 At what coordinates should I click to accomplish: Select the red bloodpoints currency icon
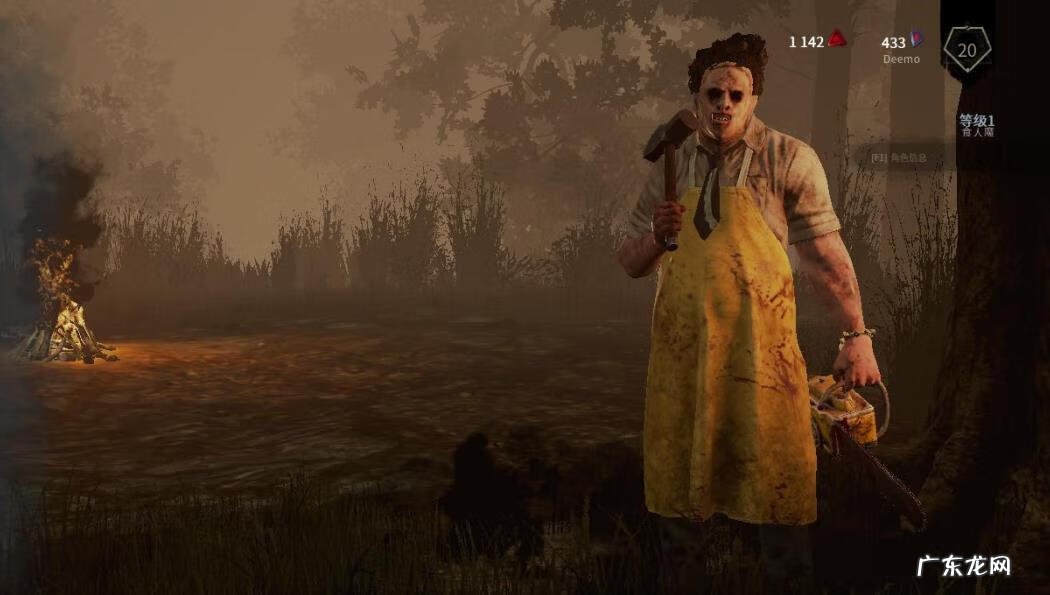coord(838,40)
